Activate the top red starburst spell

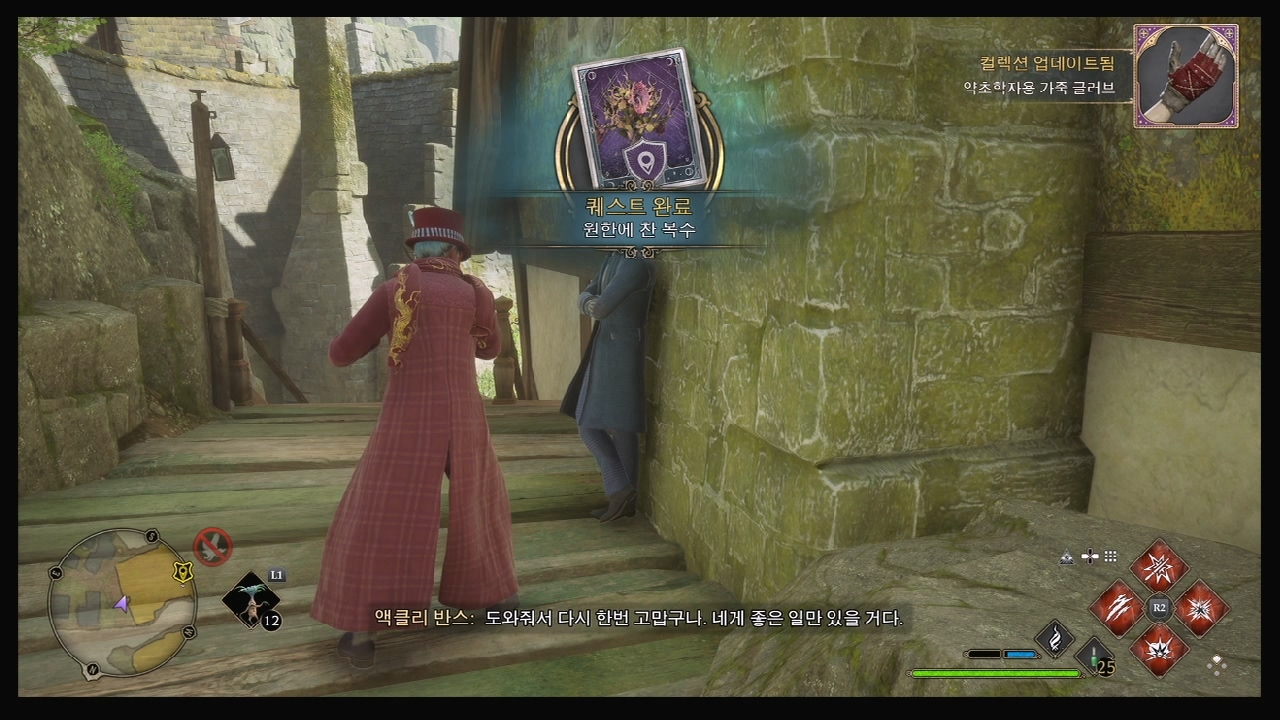(x=1159, y=567)
